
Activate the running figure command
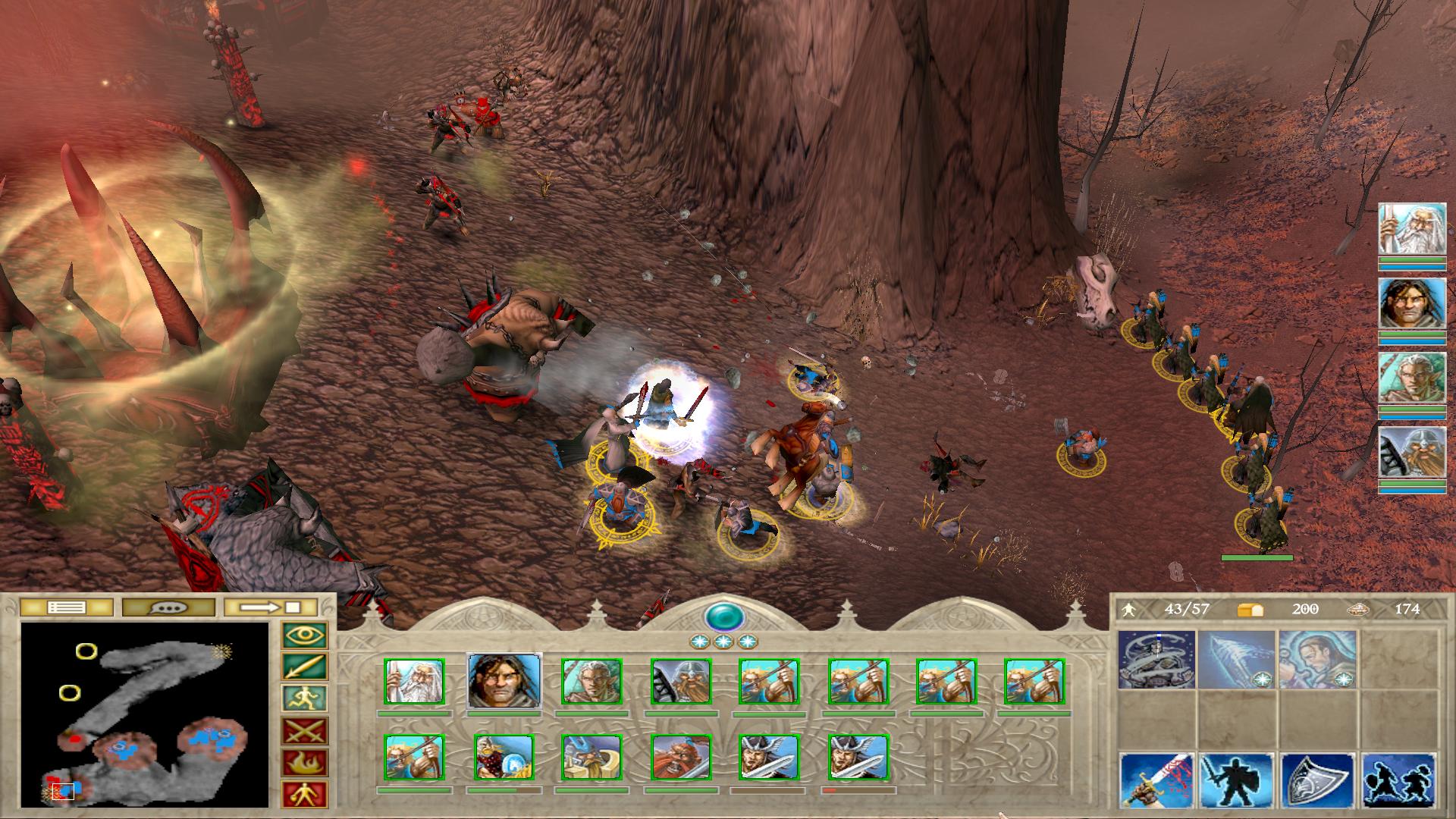(x=305, y=698)
